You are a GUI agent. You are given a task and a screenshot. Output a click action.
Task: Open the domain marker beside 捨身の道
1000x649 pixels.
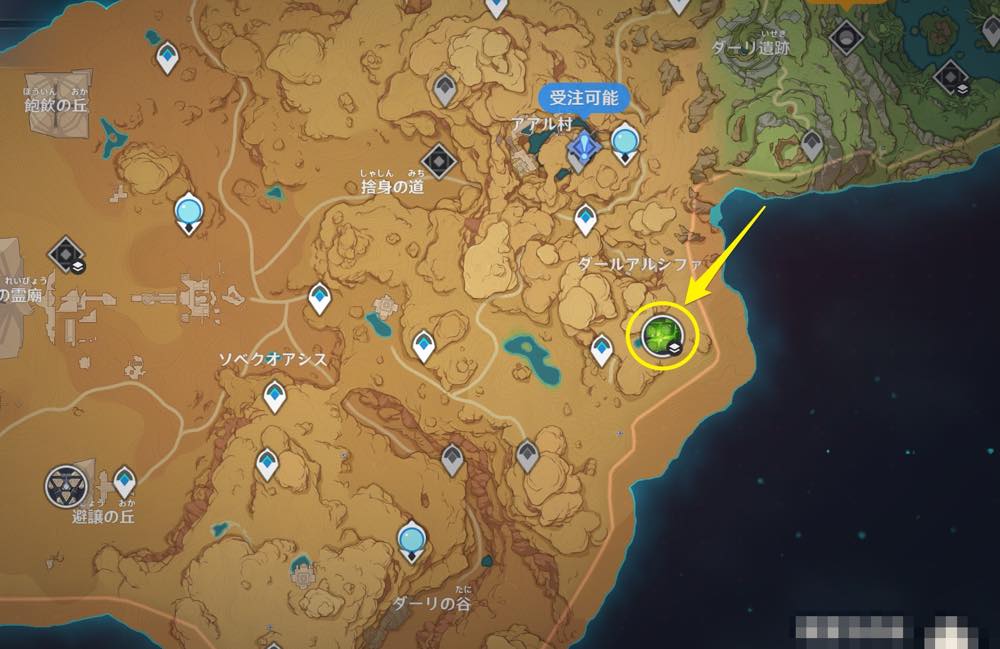pos(439,160)
